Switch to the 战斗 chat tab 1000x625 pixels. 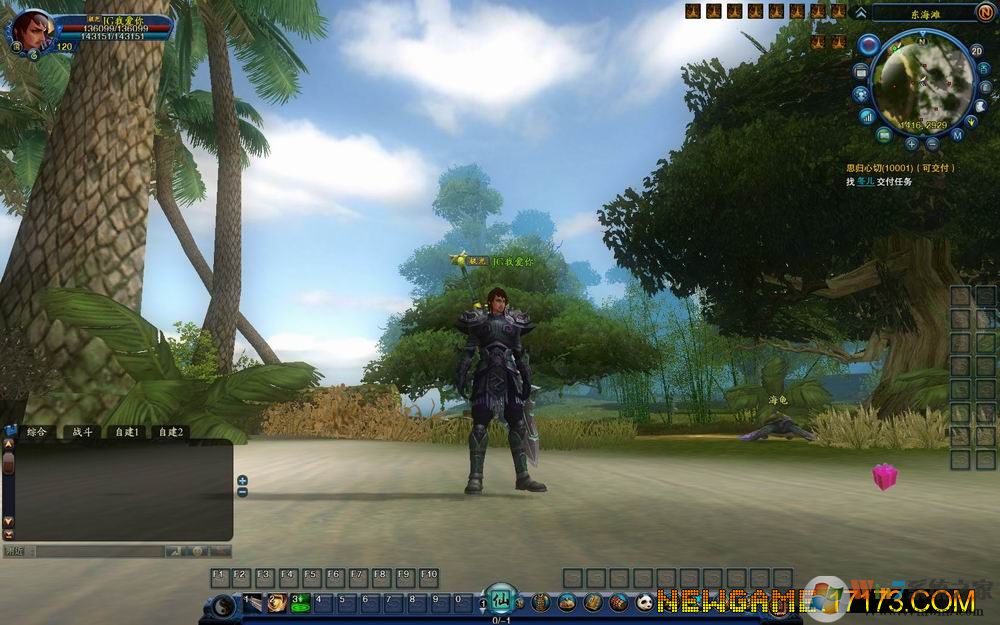coord(82,432)
